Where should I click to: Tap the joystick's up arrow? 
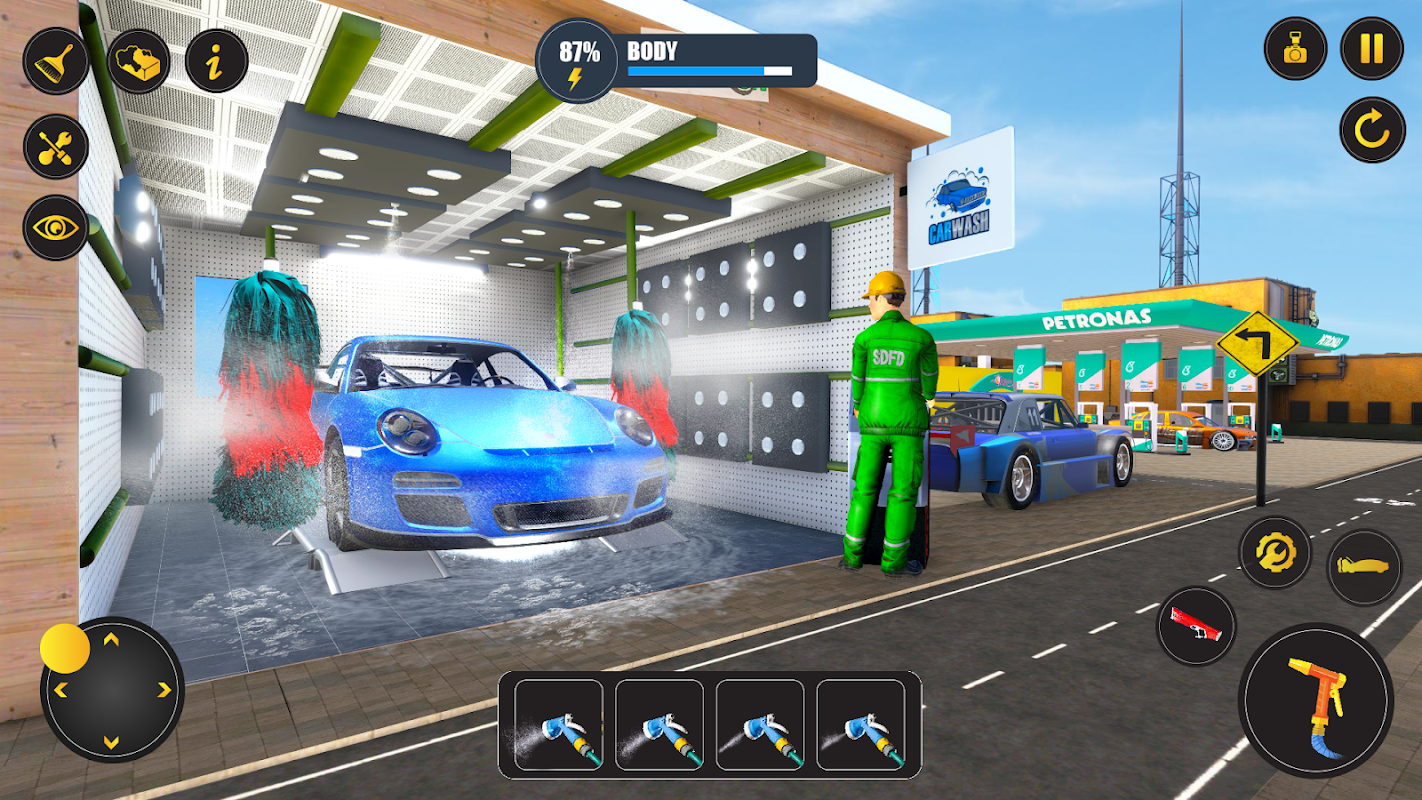tap(111, 639)
